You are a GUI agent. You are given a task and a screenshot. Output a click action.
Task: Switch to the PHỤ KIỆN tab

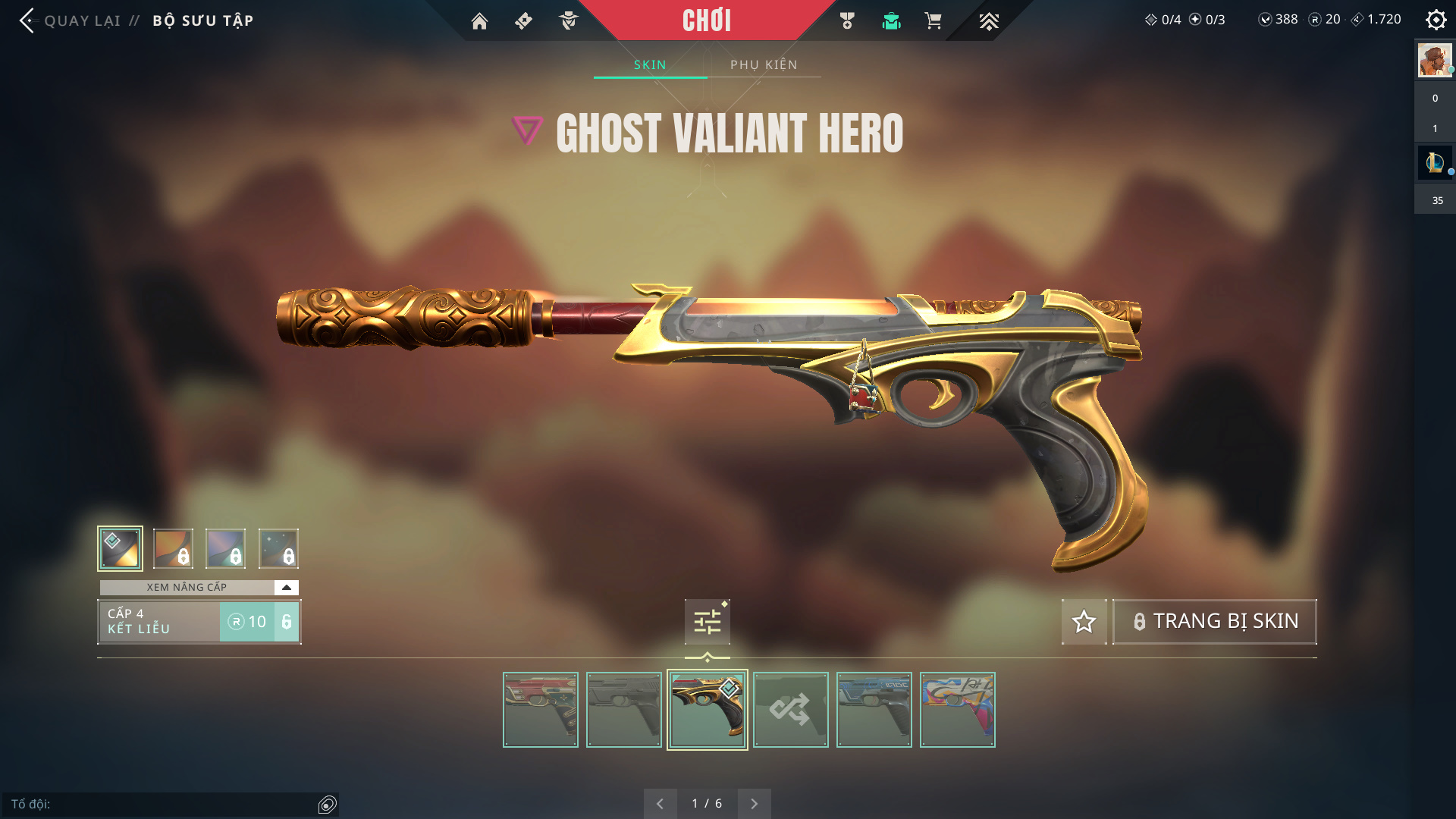(x=764, y=64)
